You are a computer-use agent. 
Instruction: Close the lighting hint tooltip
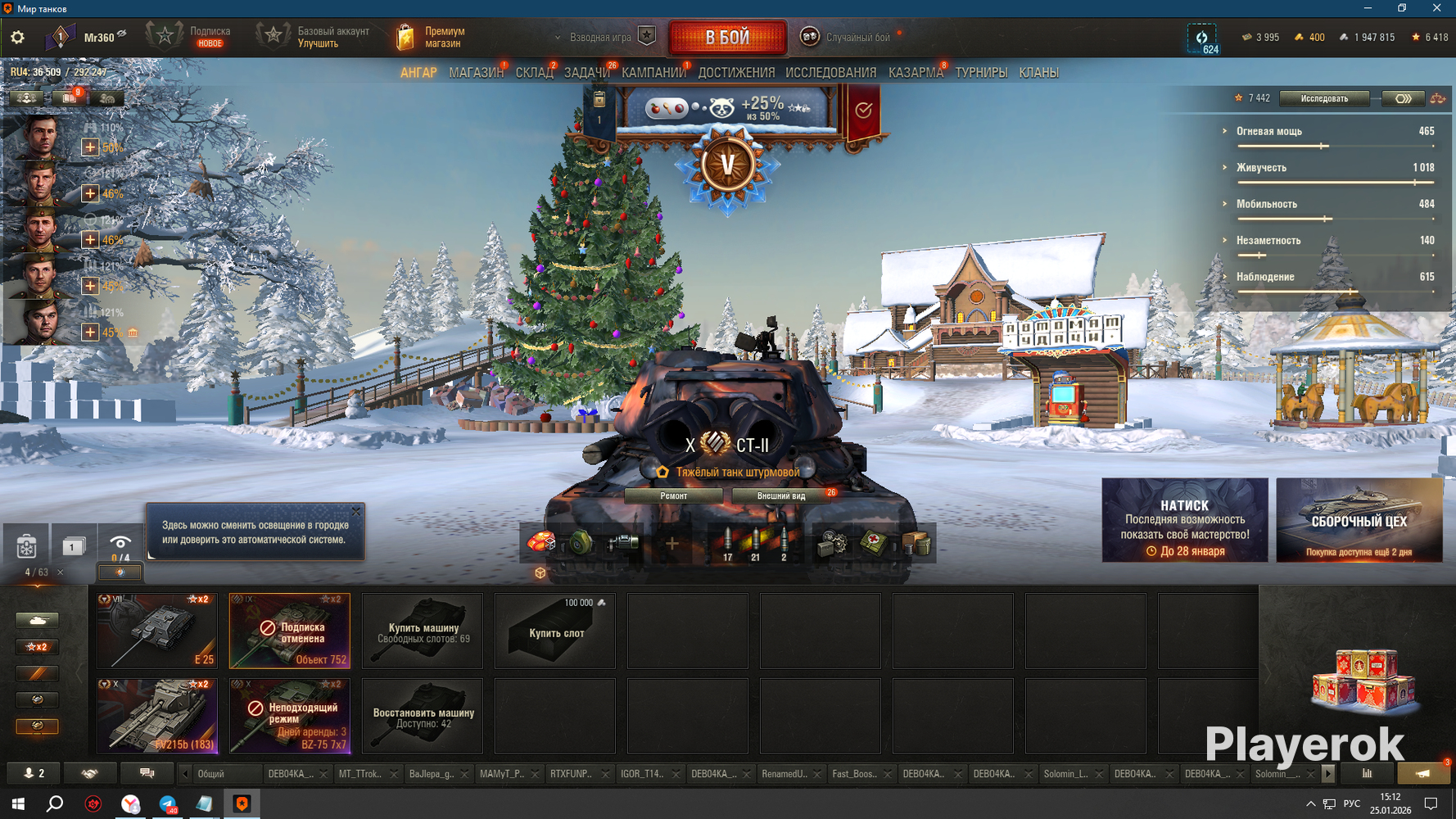pos(356,512)
